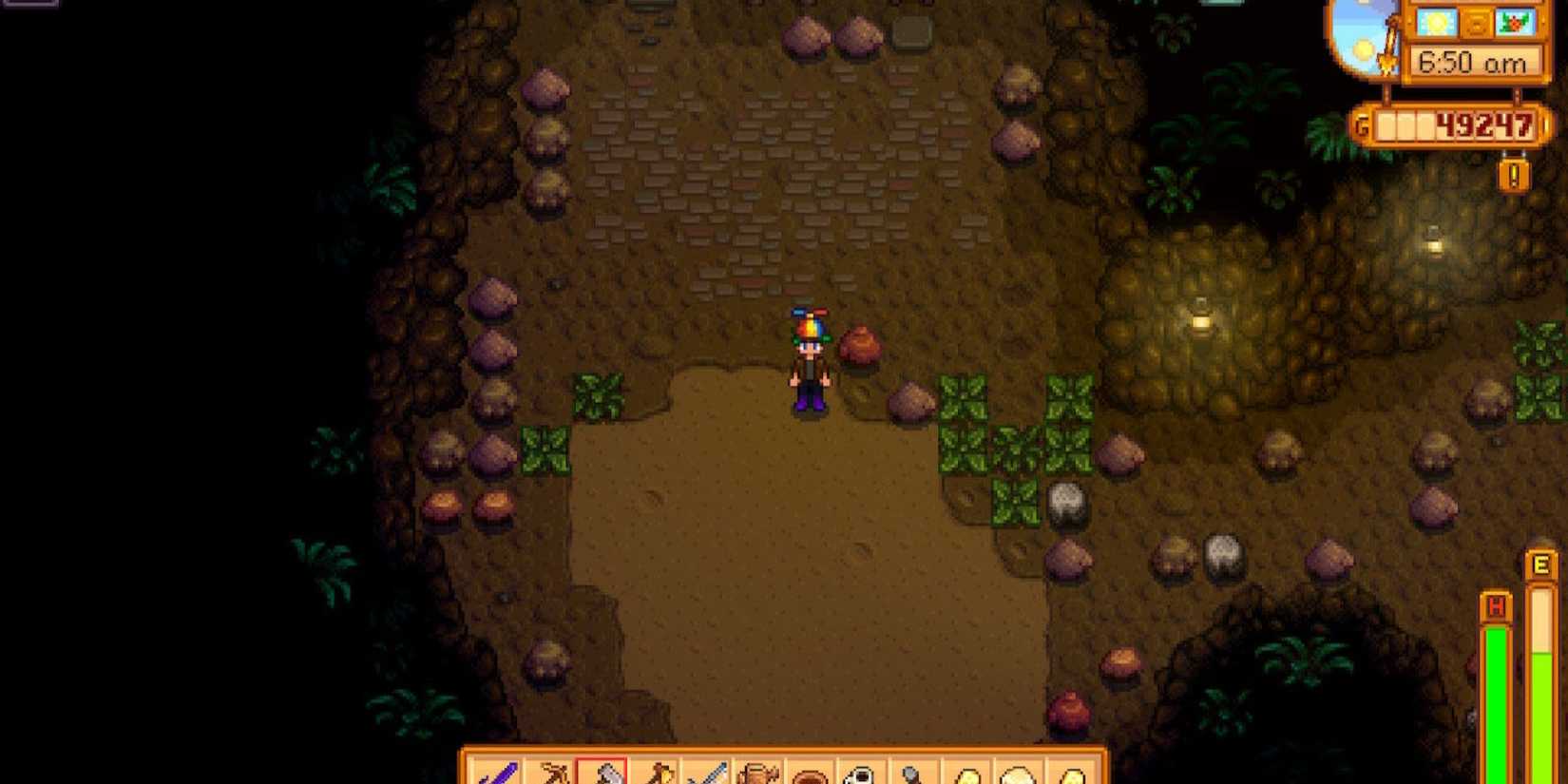Click the clock displaying 6:50 am
Screen dimensions: 1568x784
point(1474,61)
